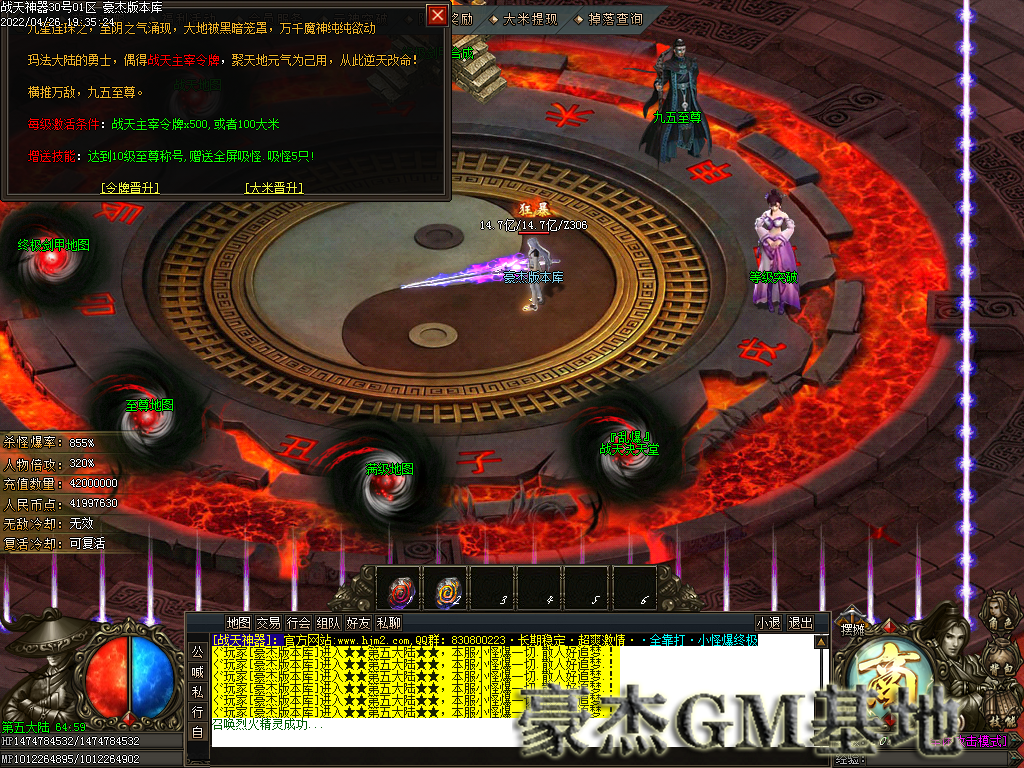Choose the 大米晋升 upgrade option
The image size is (1024, 768).
(273, 187)
